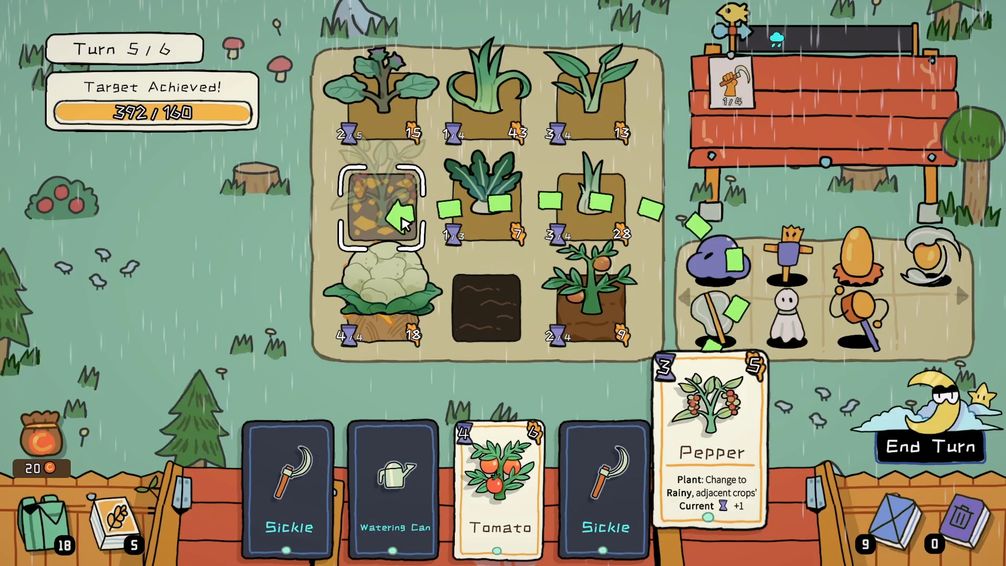Open the wheat seed book

point(114,520)
